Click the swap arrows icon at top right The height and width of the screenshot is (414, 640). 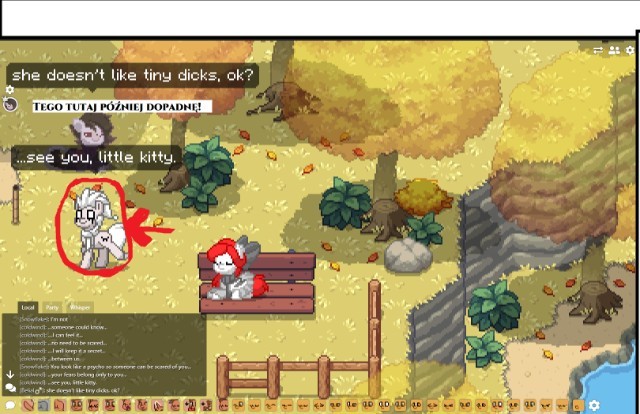[598, 49]
